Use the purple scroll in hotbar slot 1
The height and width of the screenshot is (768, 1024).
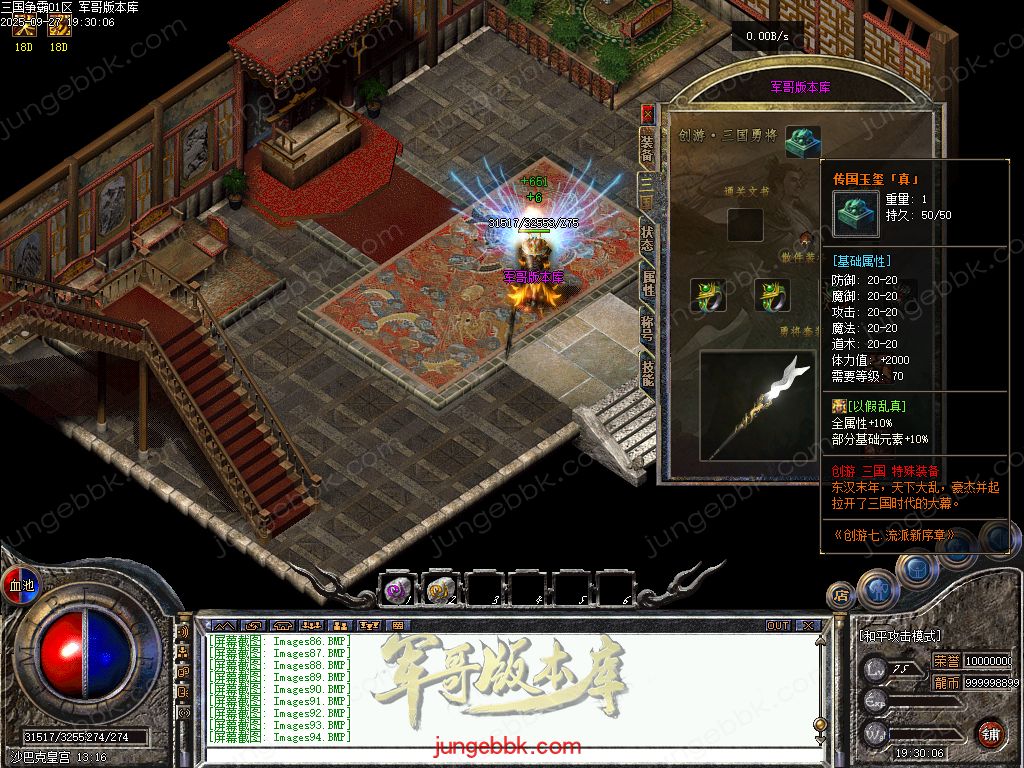(398, 590)
